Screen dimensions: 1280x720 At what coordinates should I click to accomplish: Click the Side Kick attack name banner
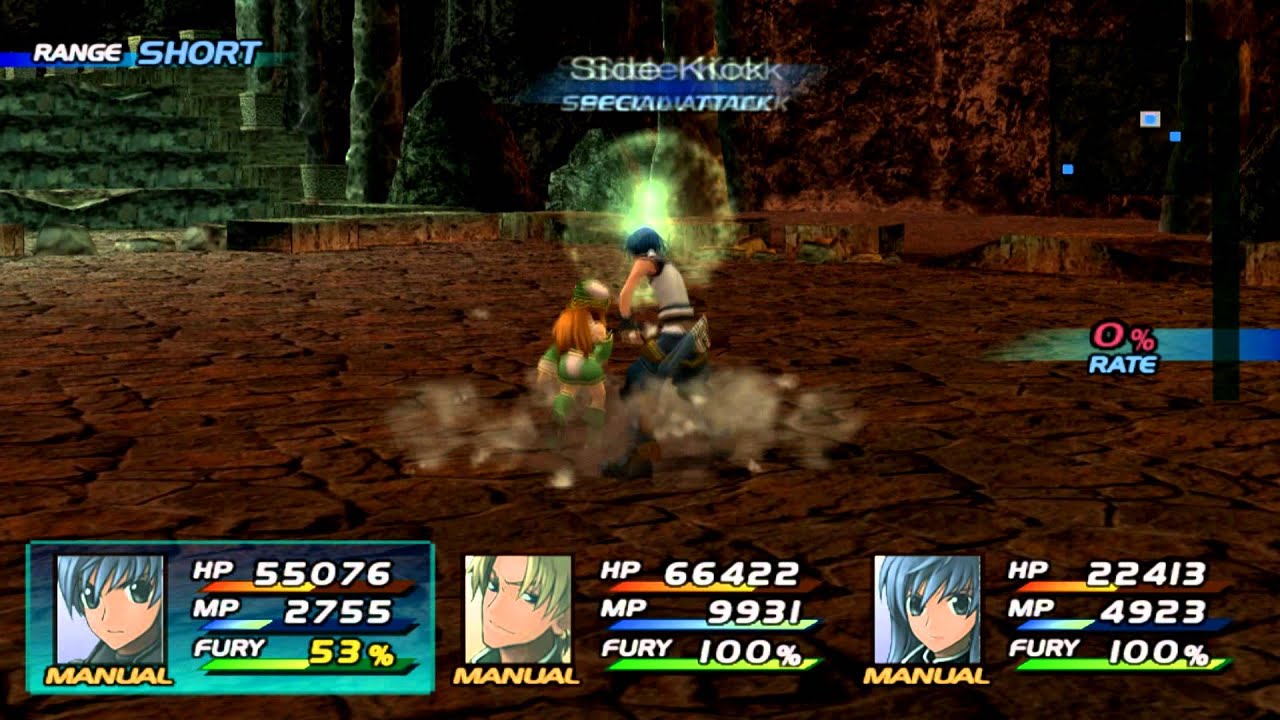(673, 67)
